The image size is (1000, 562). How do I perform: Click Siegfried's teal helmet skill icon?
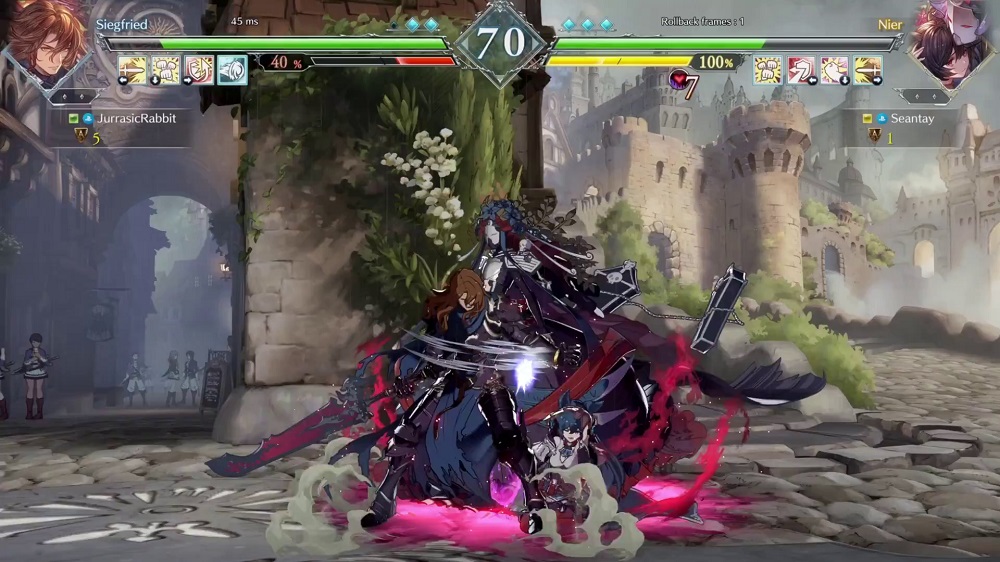pyautogui.click(x=232, y=69)
